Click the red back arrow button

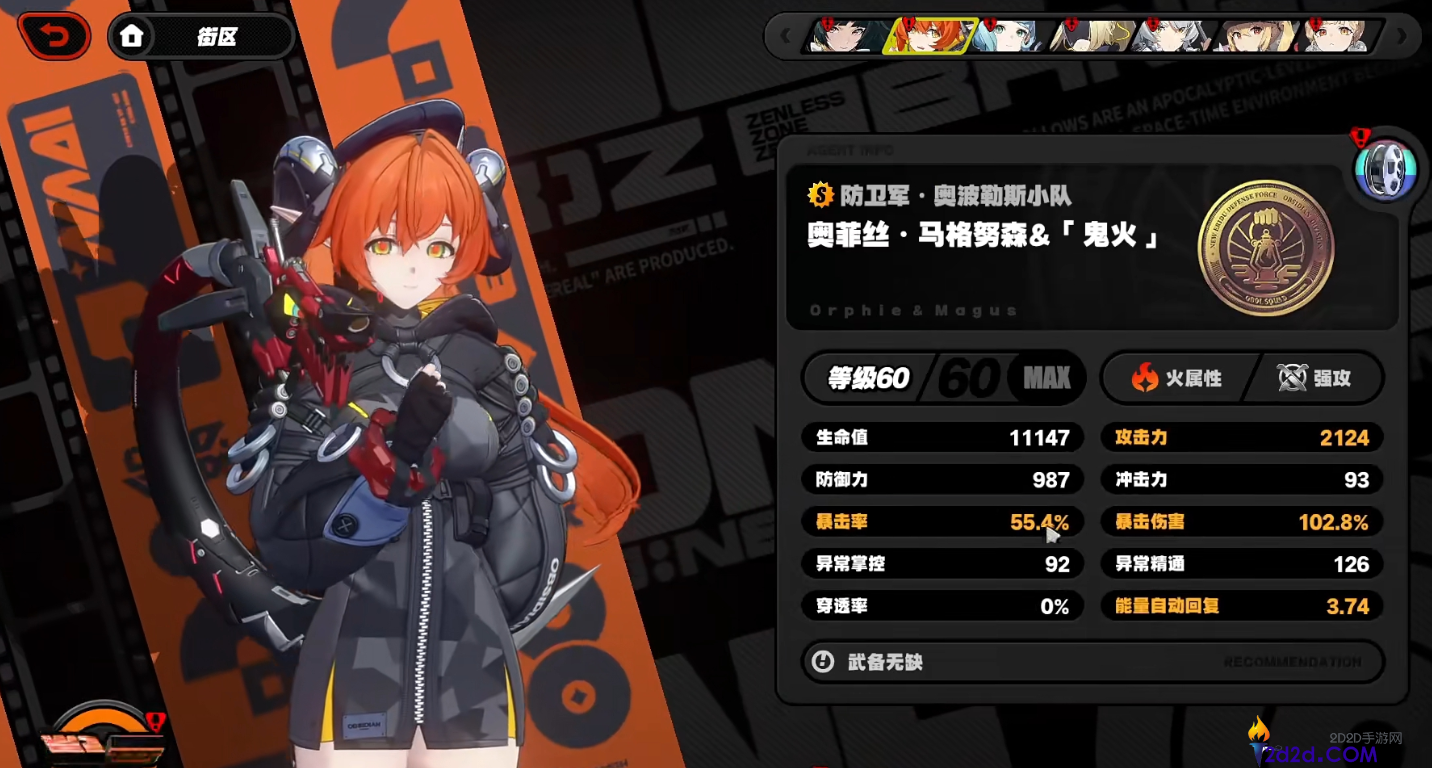pyautogui.click(x=54, y=38)
